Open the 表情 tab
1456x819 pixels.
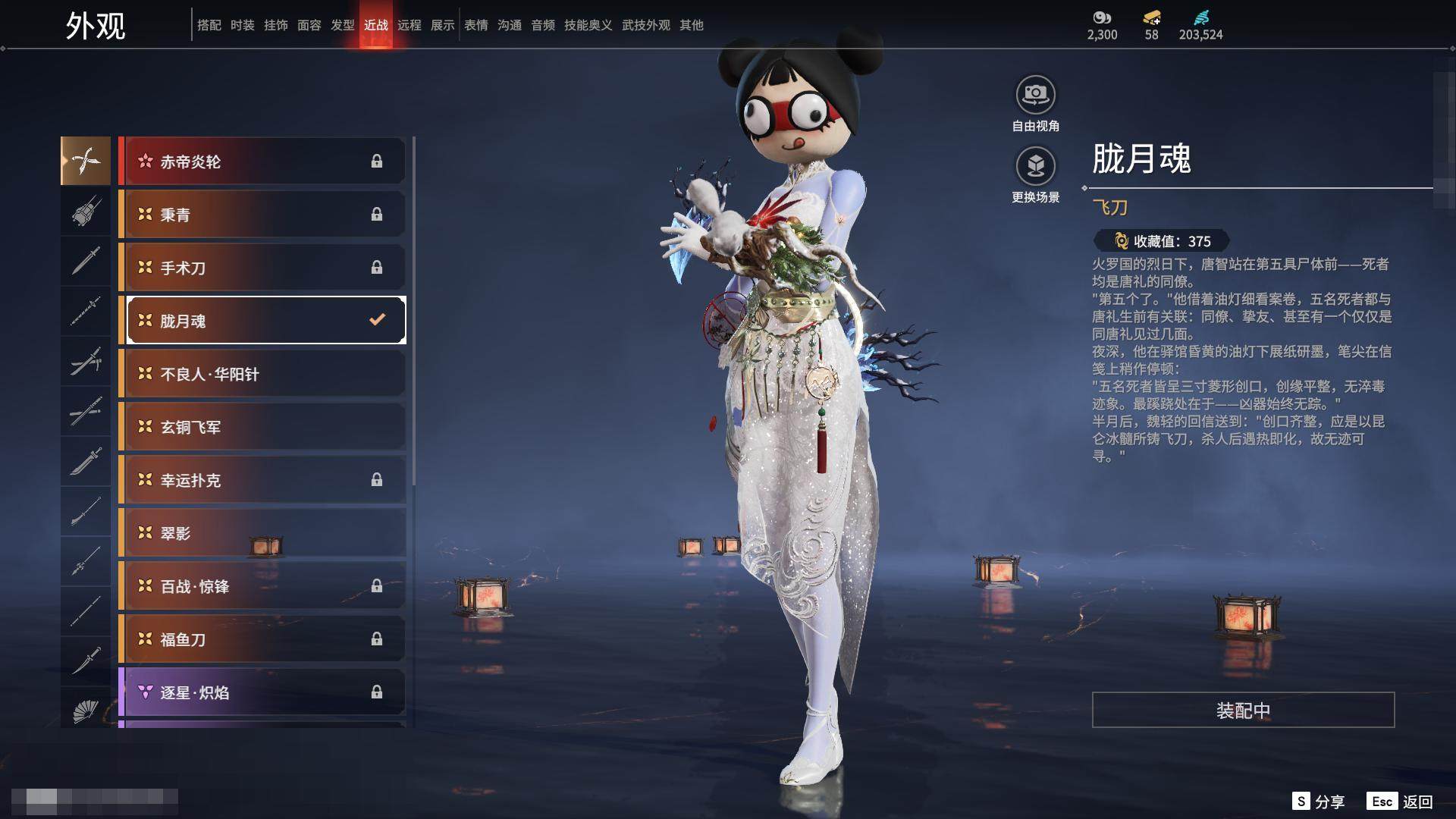(x=476, y=25)
